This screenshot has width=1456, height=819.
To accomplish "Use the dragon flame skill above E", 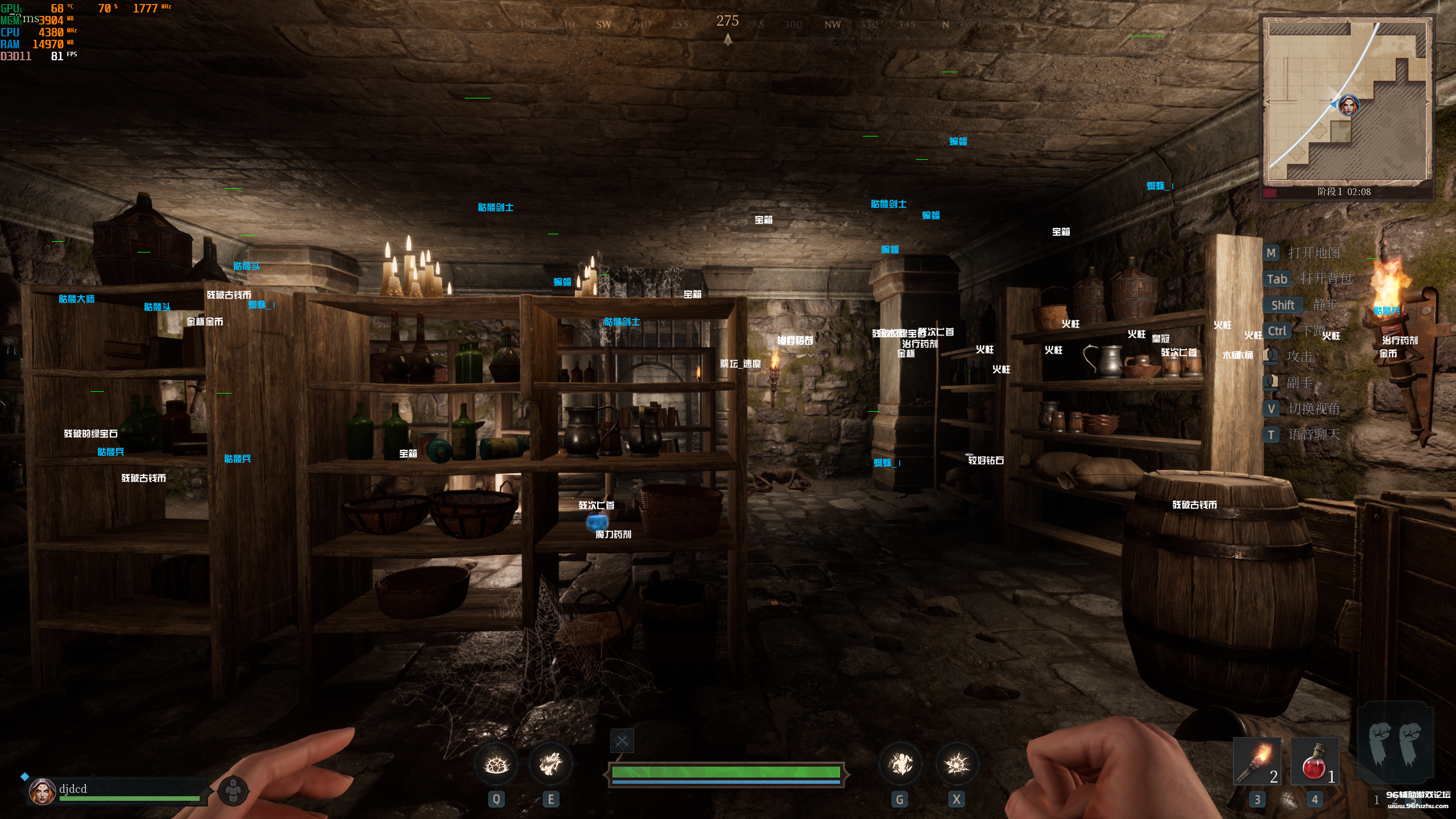I will (x=550, y=764).
